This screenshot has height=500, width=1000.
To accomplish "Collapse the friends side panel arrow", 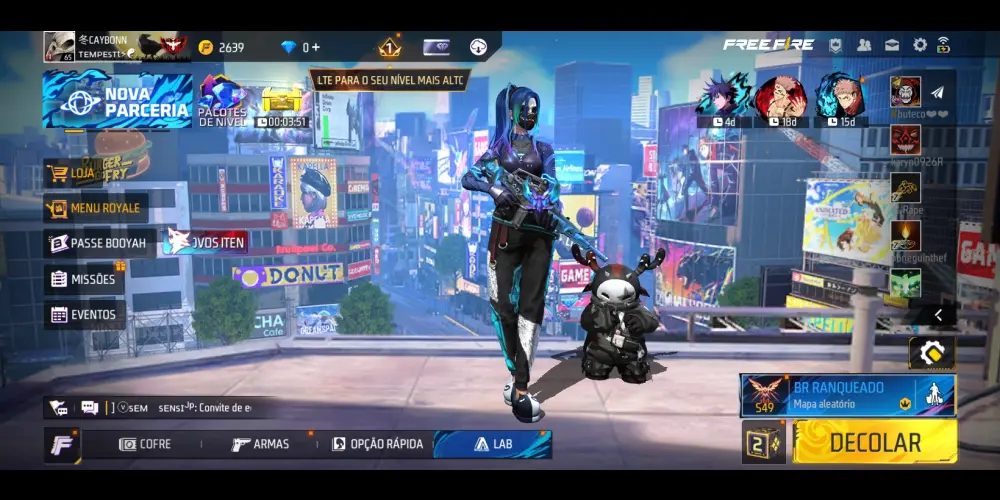I will [938, 315].
